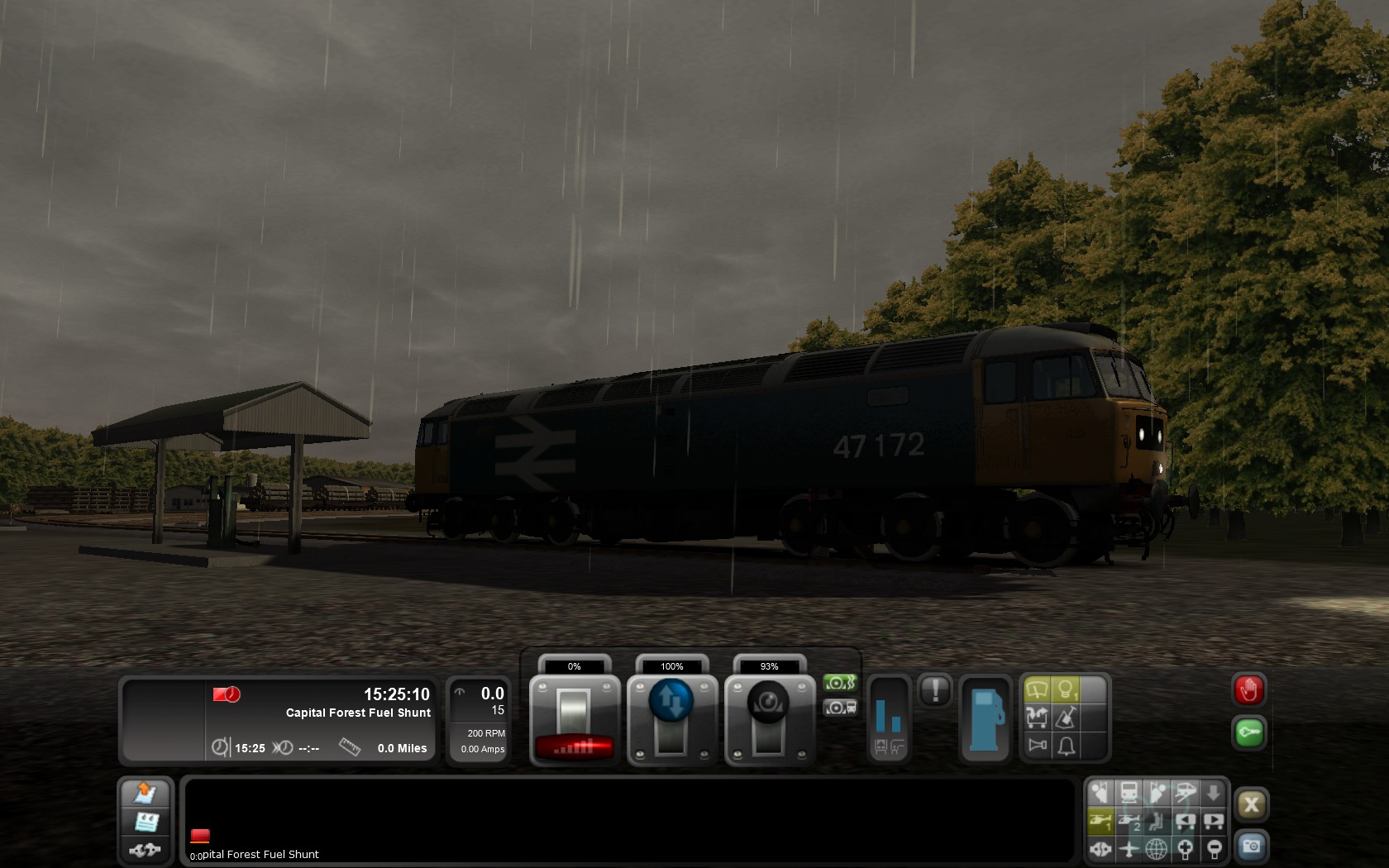Image resolution: width=1389 pixels, height=868 pixels.
Task: Open the globe world map view
Action: (1157, 848)
